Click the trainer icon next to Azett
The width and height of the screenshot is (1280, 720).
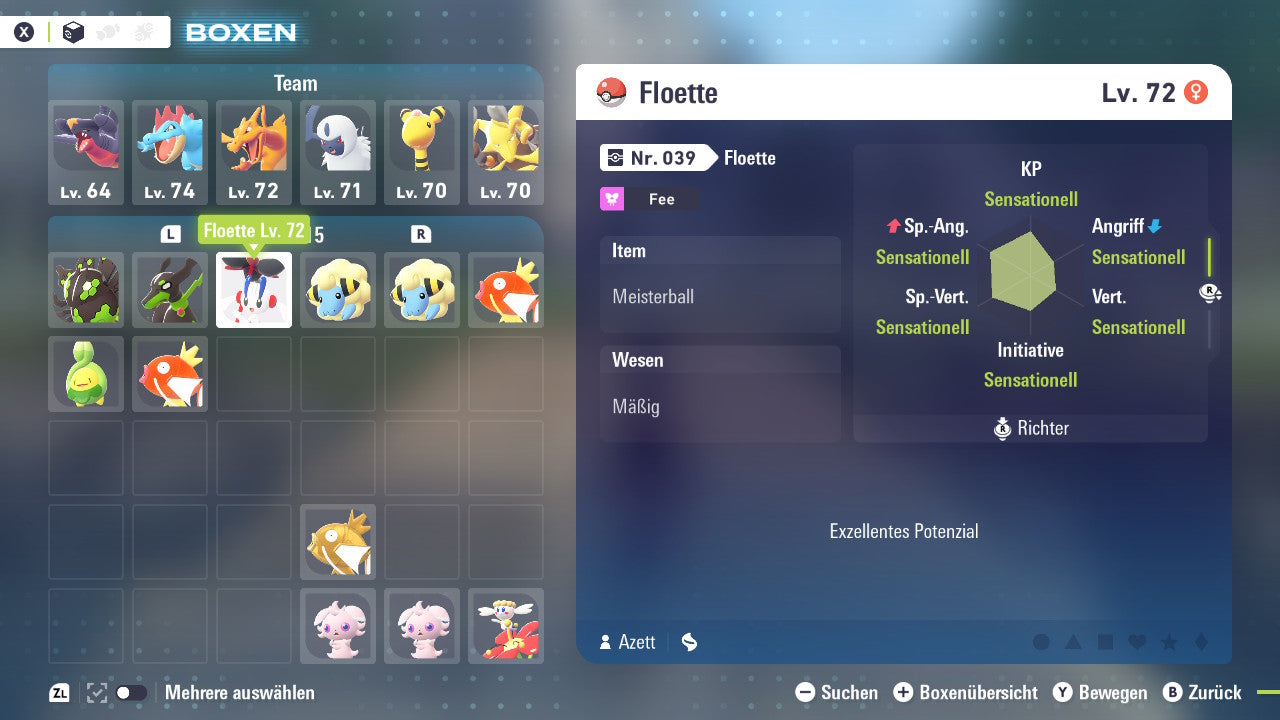point(604,642)
